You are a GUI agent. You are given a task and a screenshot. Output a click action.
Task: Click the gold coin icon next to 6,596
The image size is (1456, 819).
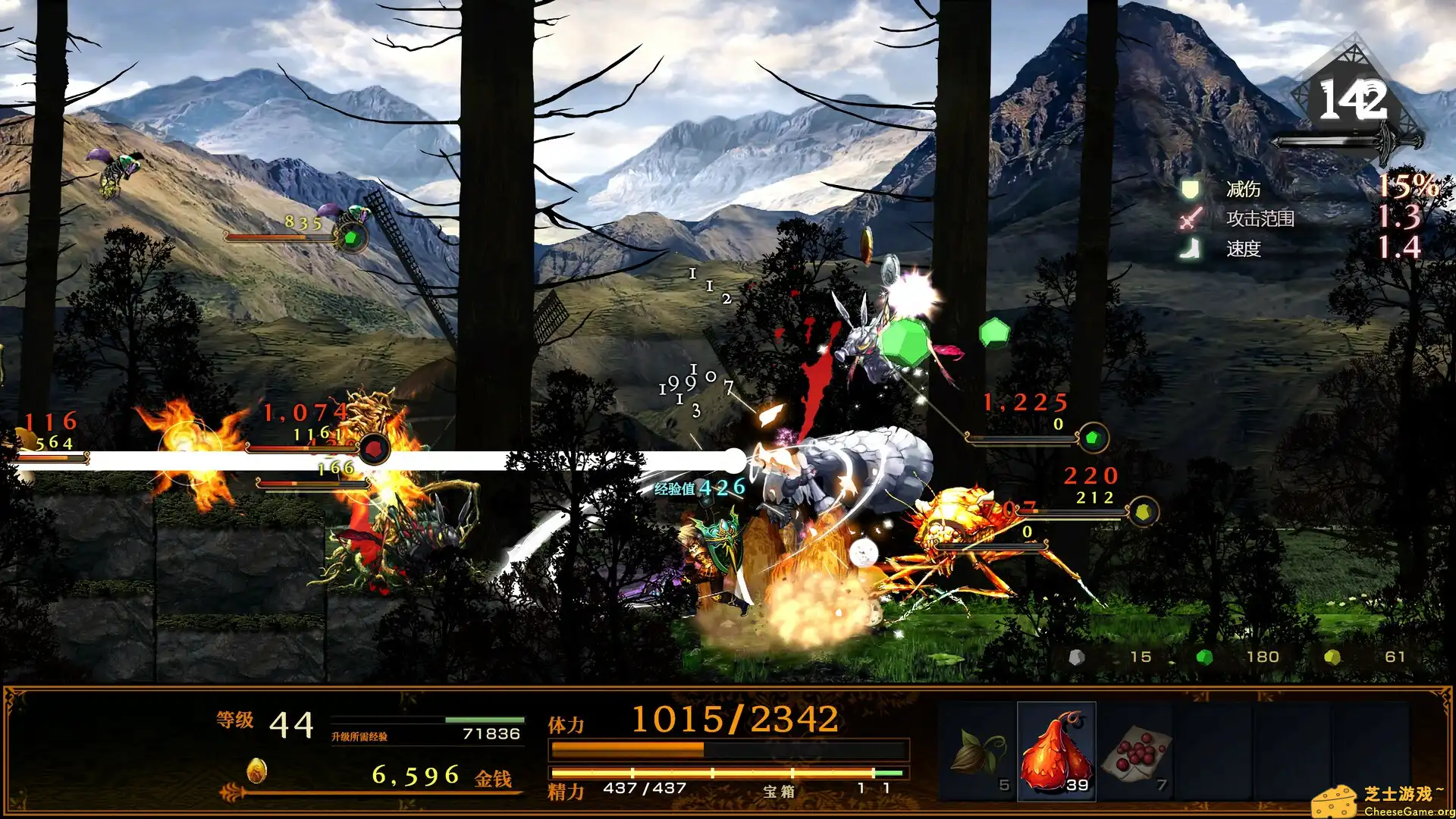[x=258, y=770]
